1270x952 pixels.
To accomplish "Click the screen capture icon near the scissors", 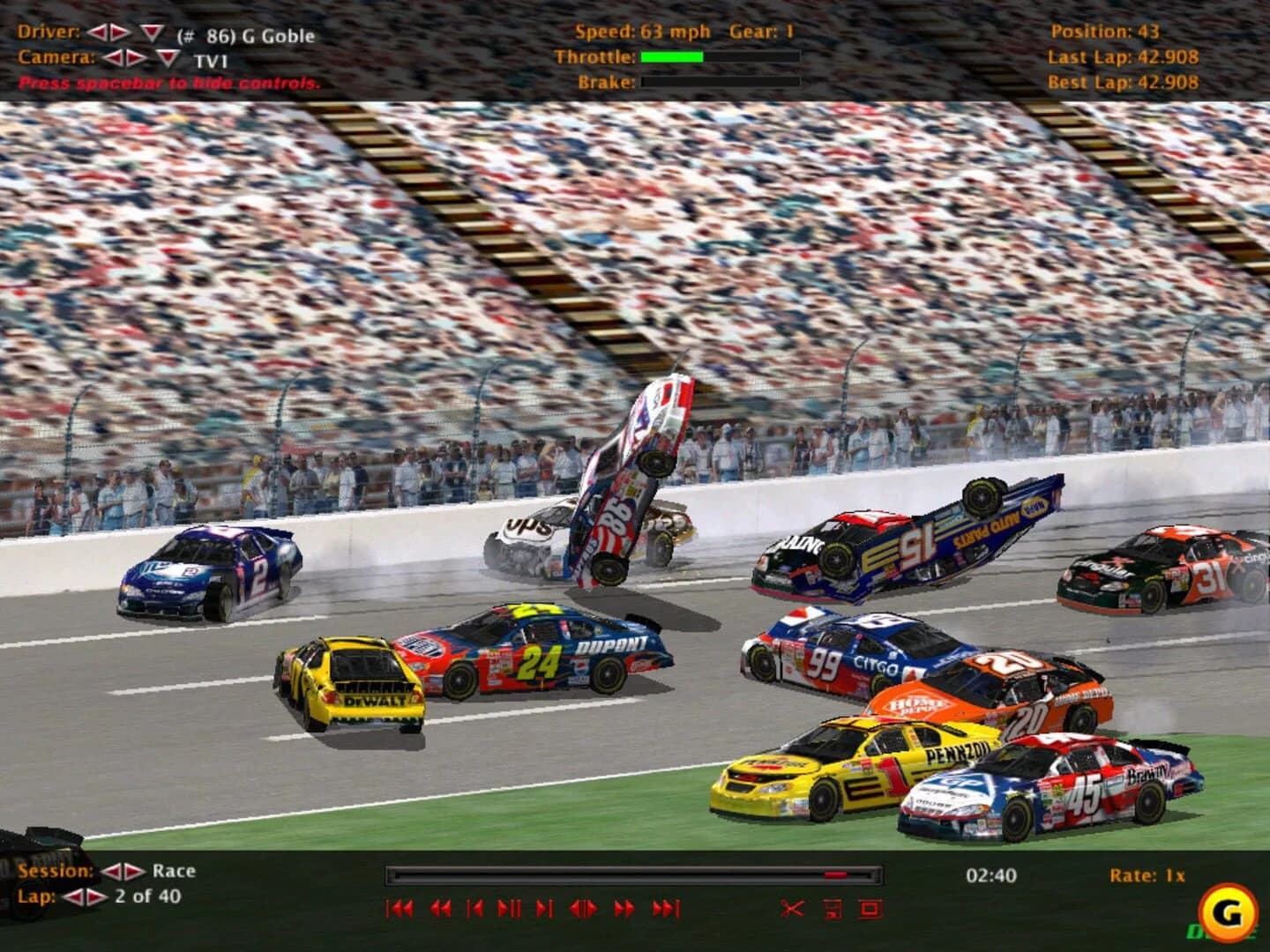I will (x=869, y=907).
